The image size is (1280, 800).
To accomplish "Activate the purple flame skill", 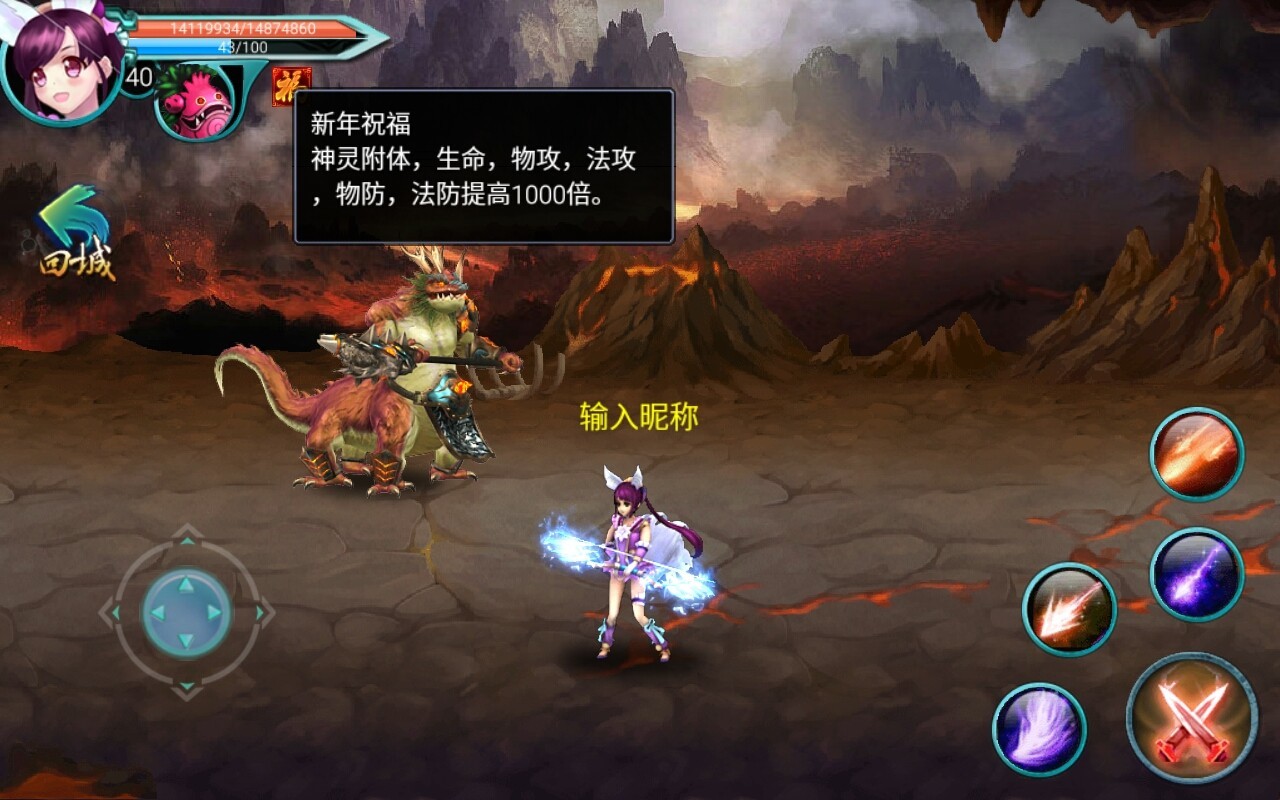I will pyautogui.click(x=1039, y=729).
